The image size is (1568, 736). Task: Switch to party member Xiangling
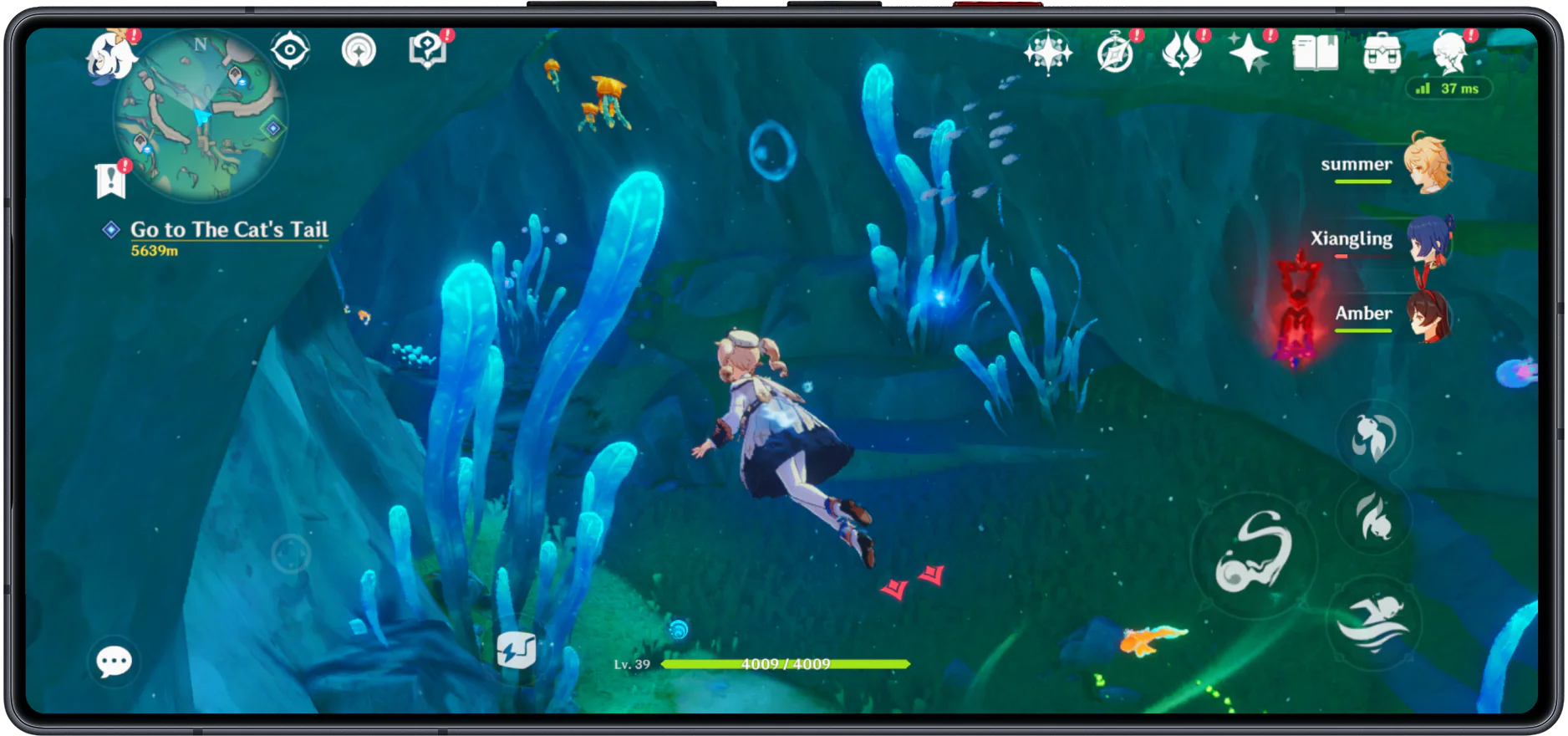click(x=1428, y=239)
